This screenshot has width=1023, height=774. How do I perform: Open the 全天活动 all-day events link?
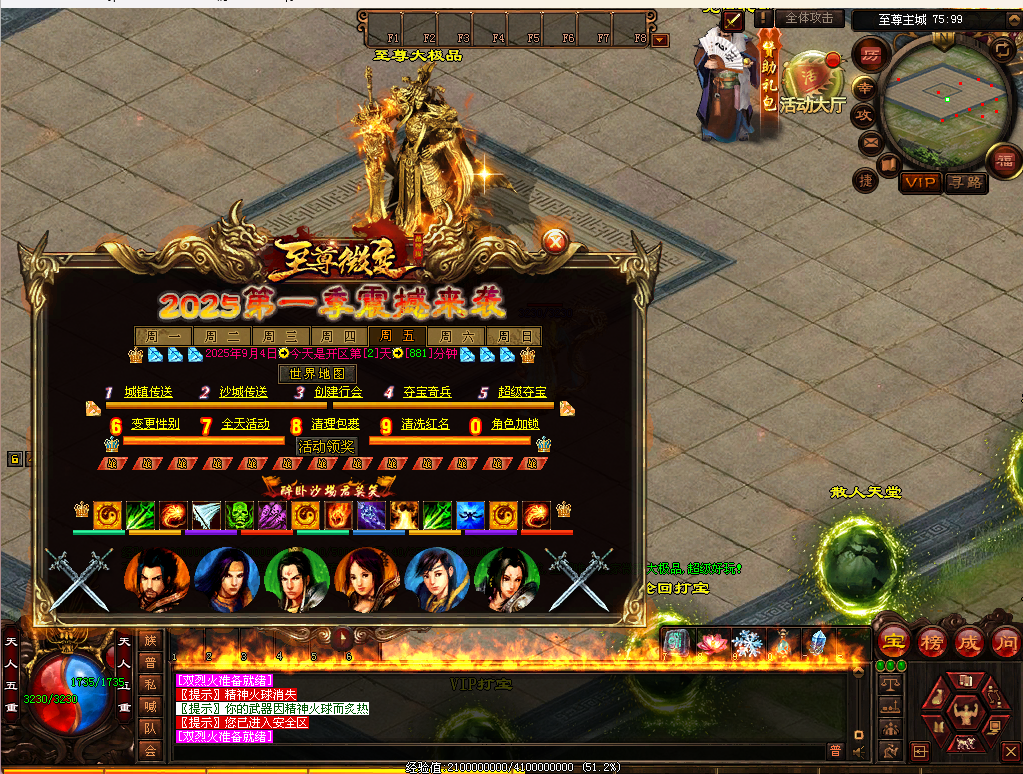coord(245,424)
